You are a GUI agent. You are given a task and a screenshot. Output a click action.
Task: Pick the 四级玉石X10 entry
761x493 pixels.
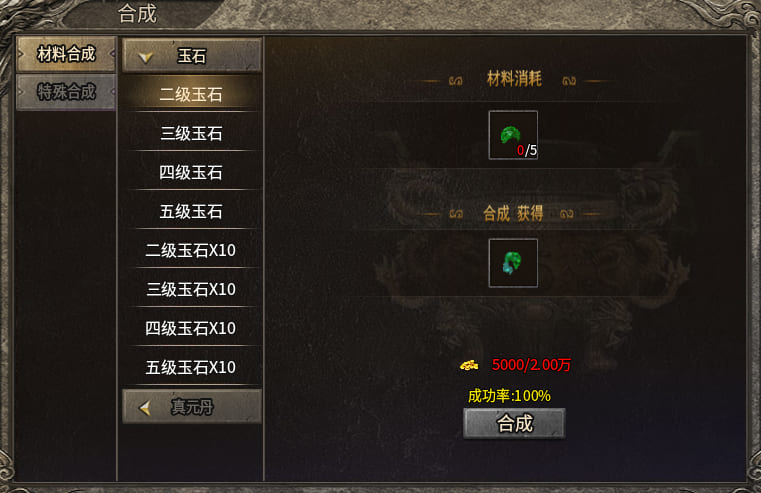coord(191,328)
